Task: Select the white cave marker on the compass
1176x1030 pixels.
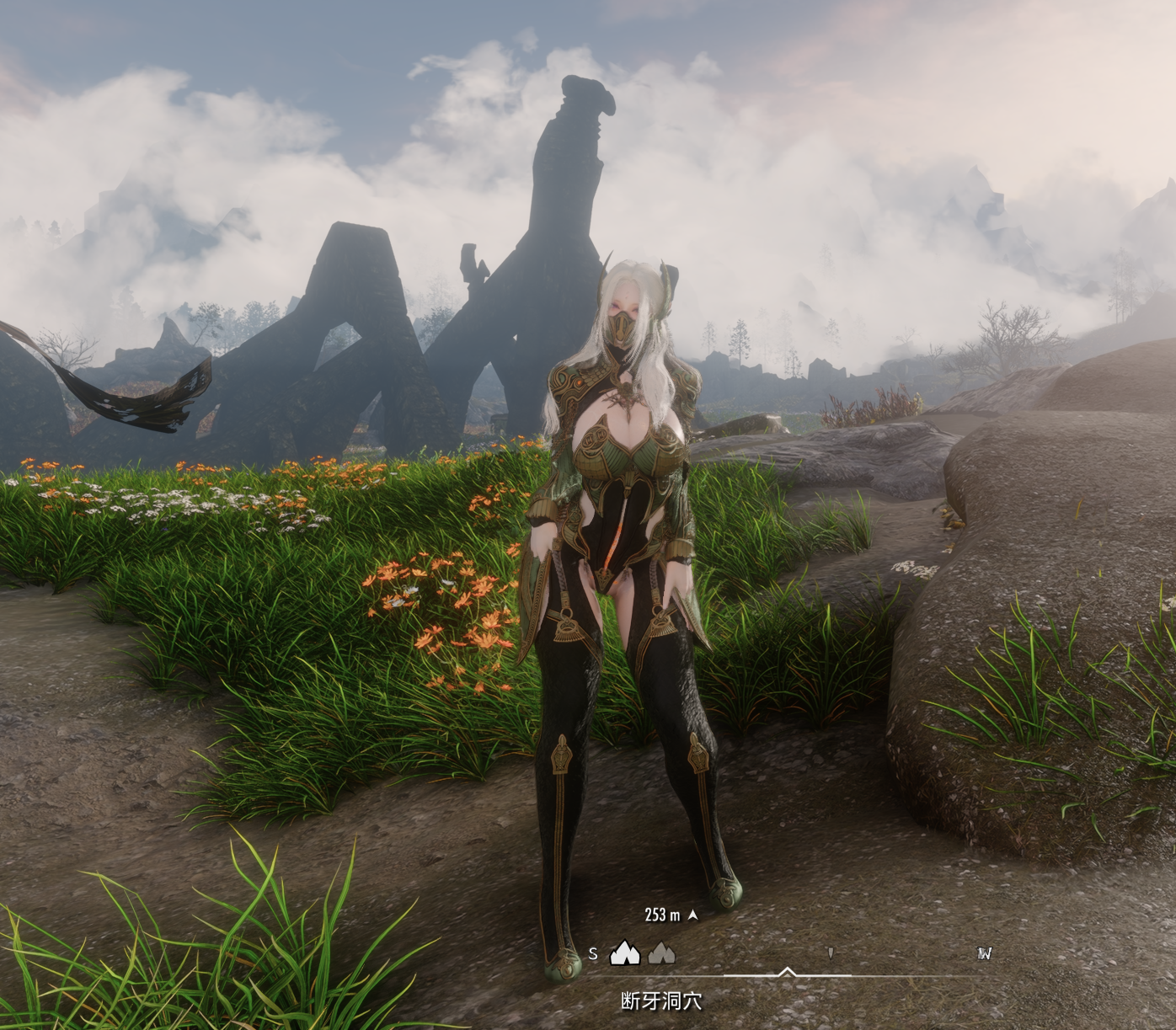Action: tap(624, 953)
